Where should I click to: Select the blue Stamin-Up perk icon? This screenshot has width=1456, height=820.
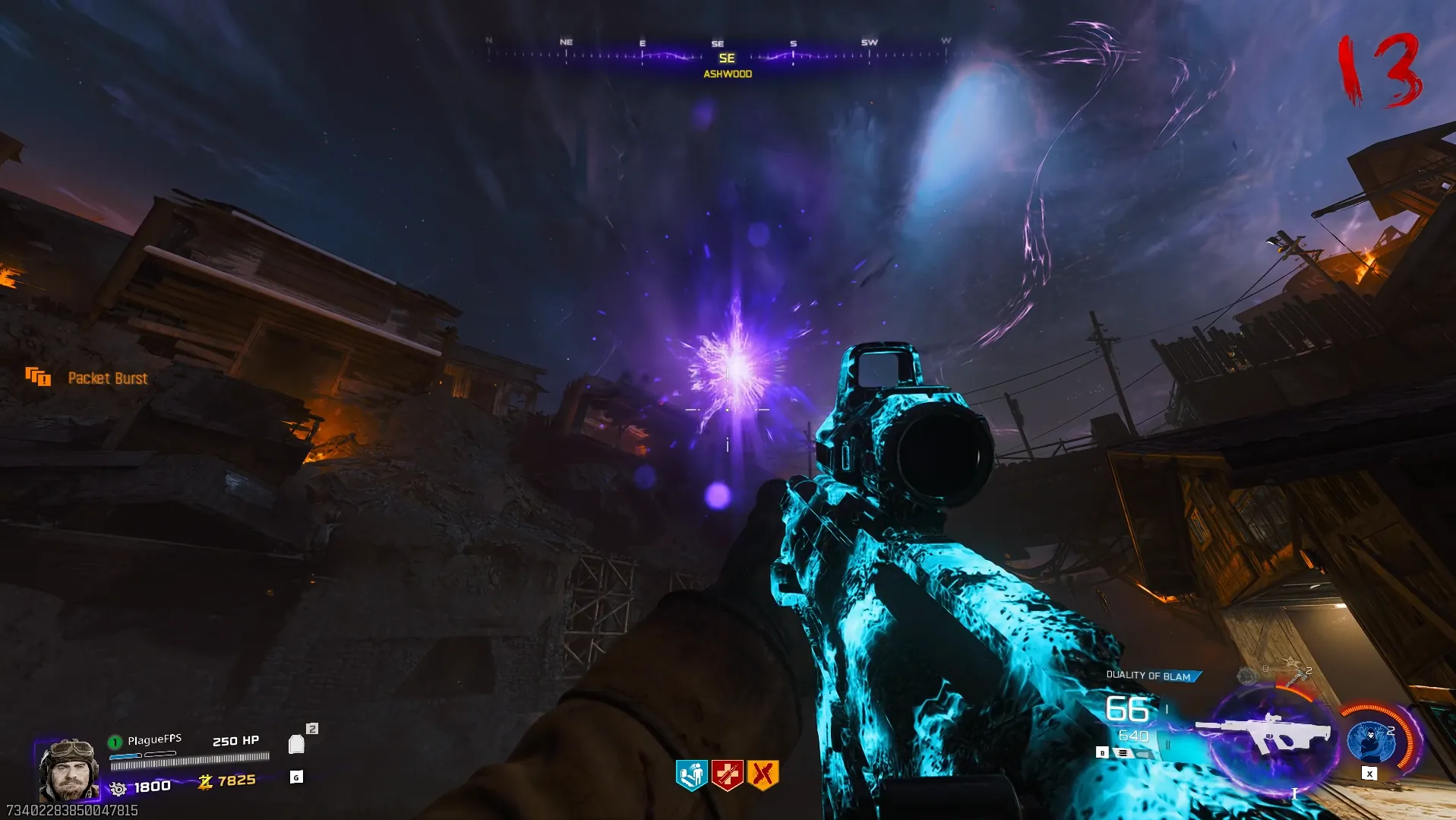pos(691,774)
